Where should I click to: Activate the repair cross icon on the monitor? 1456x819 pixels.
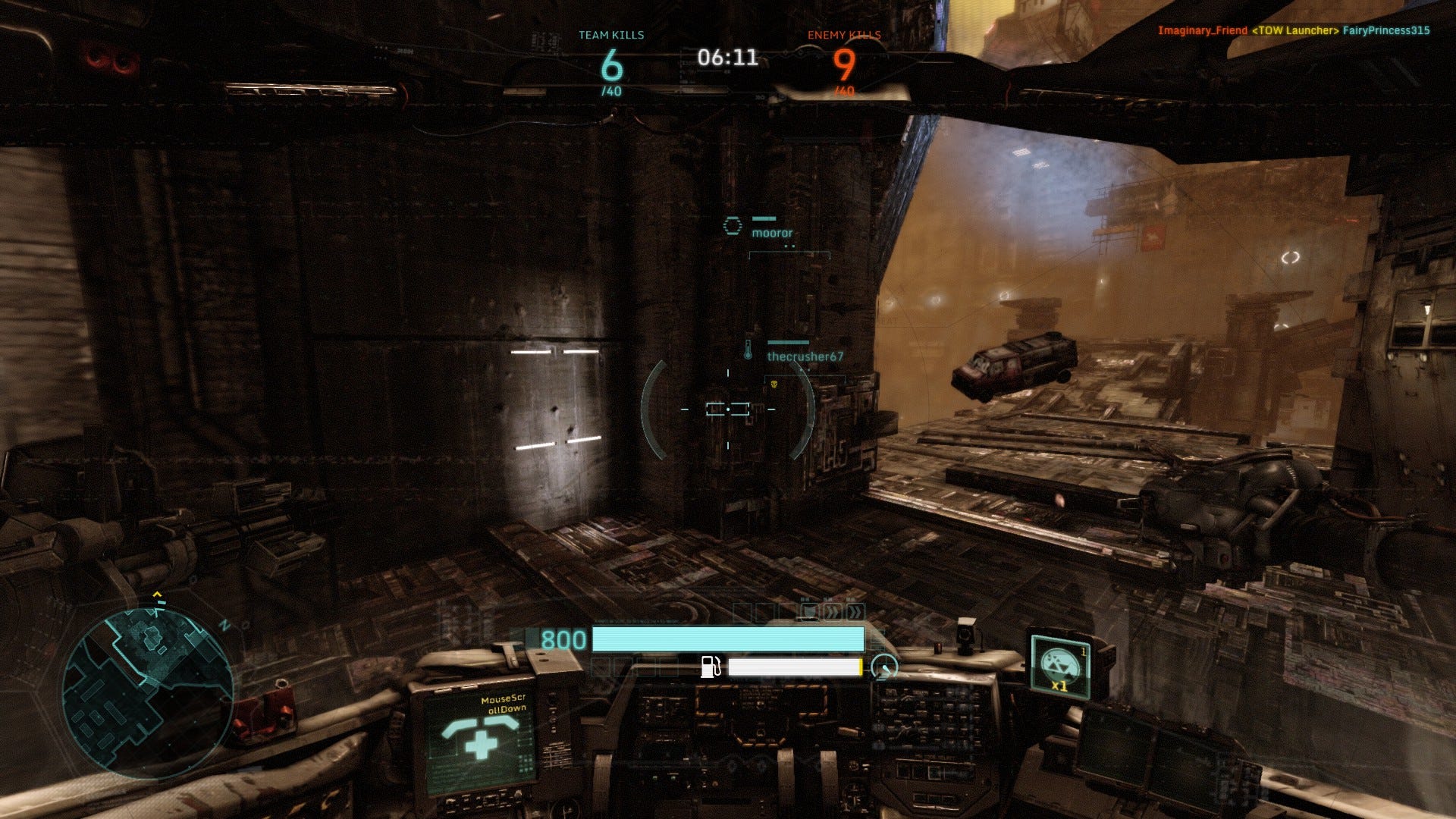pos(479,739)
